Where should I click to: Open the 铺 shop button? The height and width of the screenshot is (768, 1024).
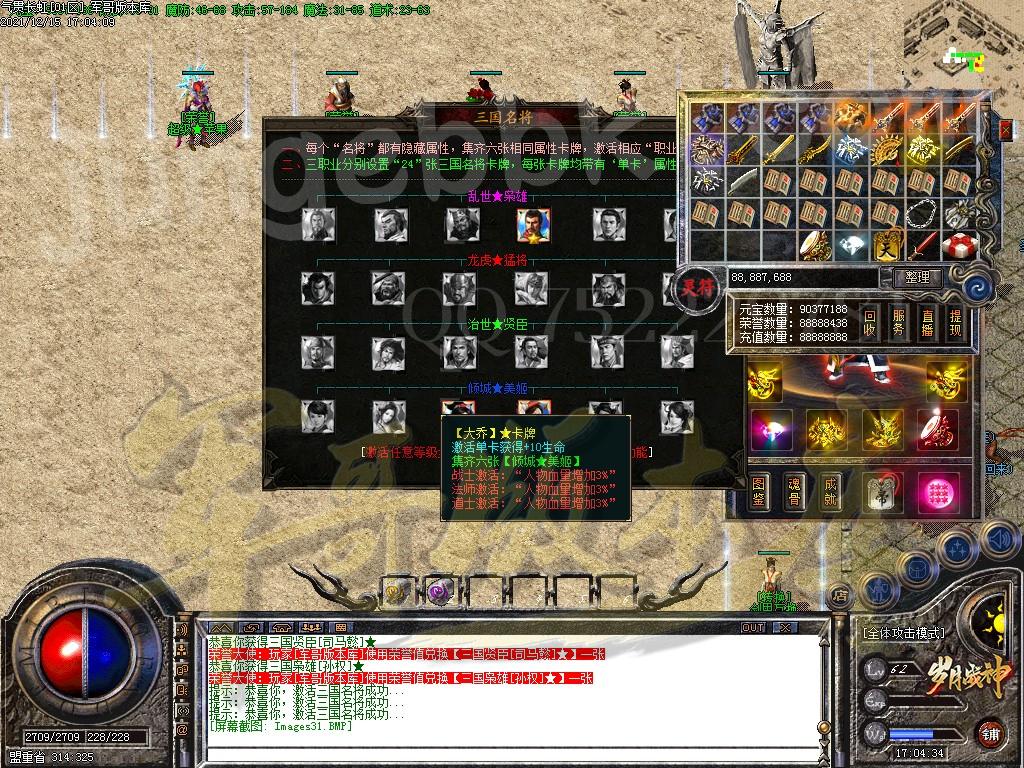989,732
